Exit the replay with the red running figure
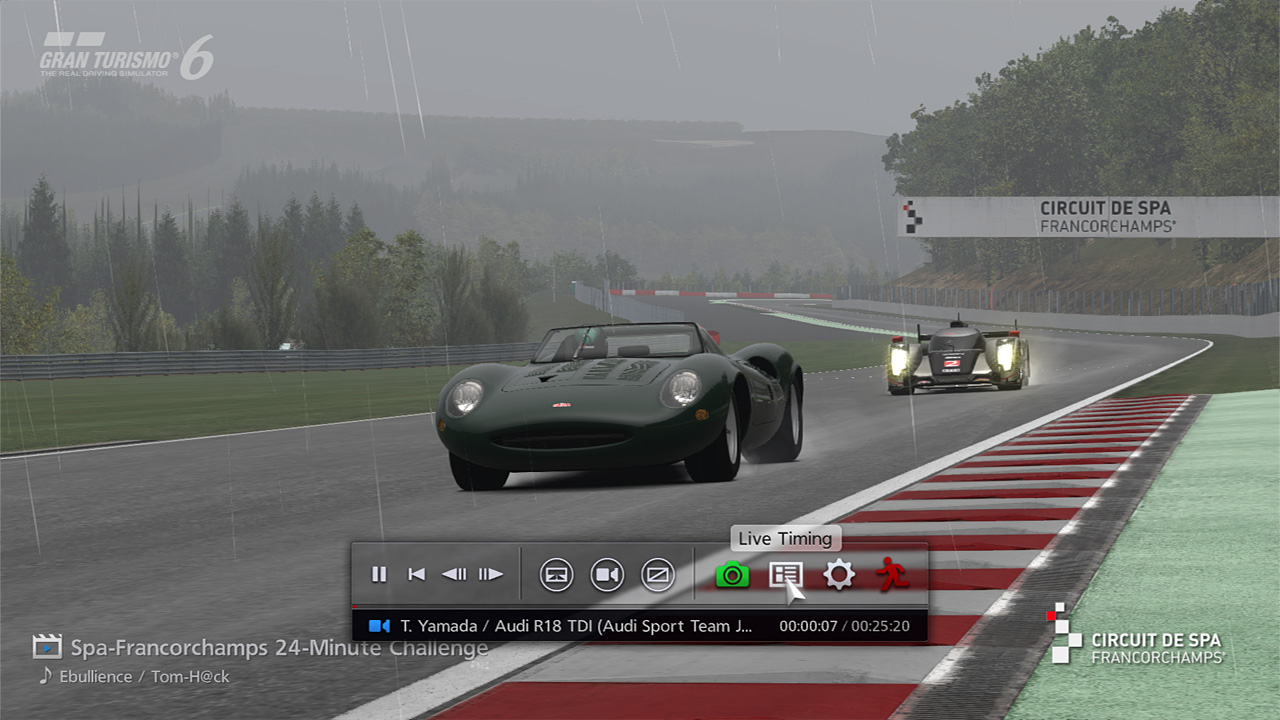The image size is (1280, 720). pos(891,574)
